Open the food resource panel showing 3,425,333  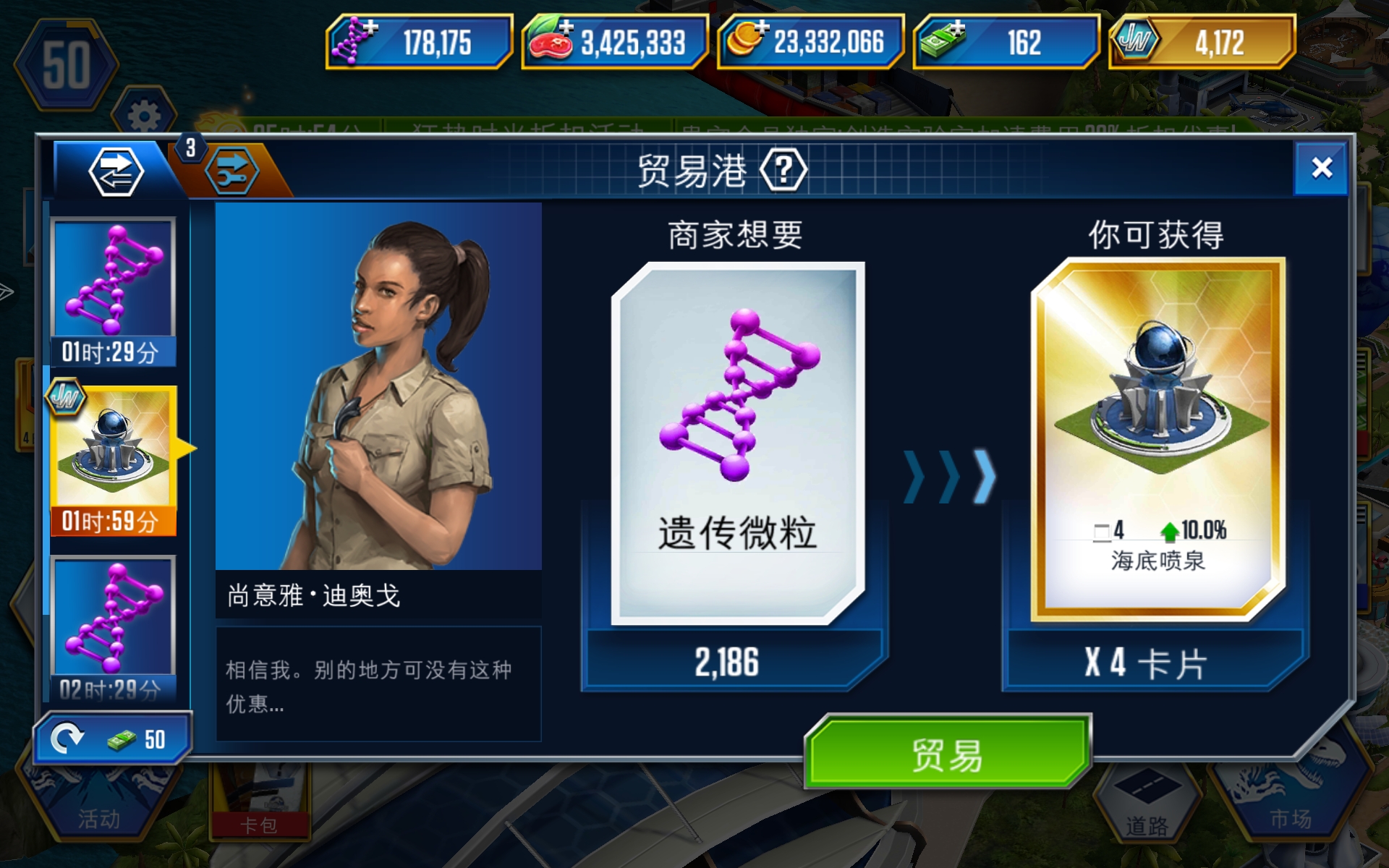click(x=613, y=43)
